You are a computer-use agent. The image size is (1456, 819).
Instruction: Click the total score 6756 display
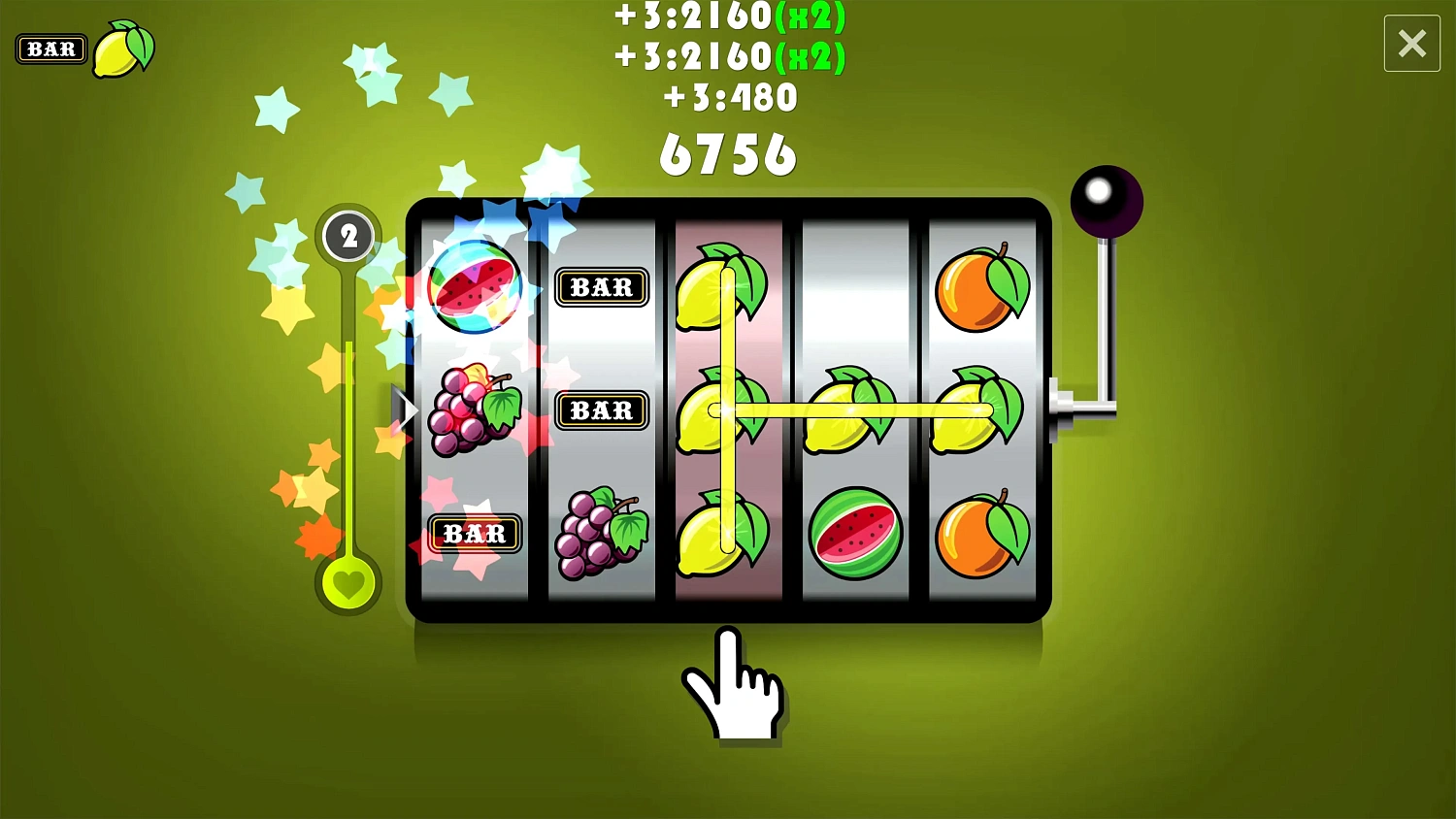[x=728, y=152]
